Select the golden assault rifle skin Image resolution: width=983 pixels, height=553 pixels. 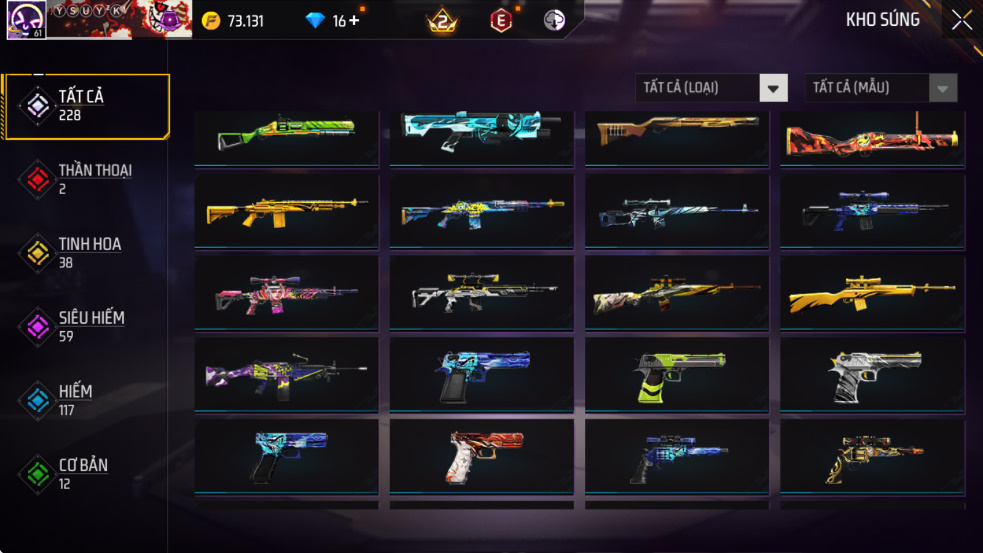[286, 211]
